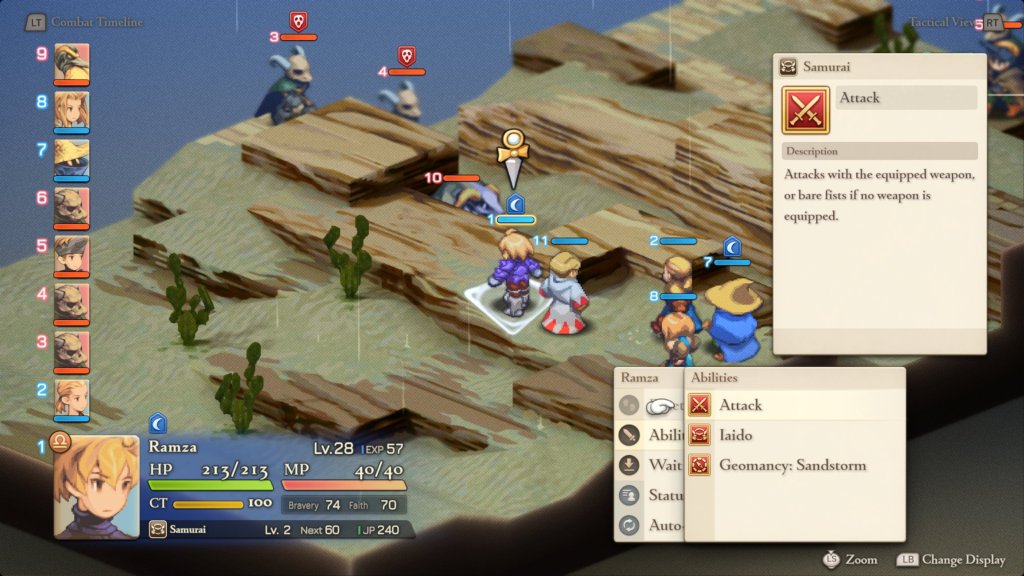Click Ramza's portrait in the status panel

(x=96, y=486)
